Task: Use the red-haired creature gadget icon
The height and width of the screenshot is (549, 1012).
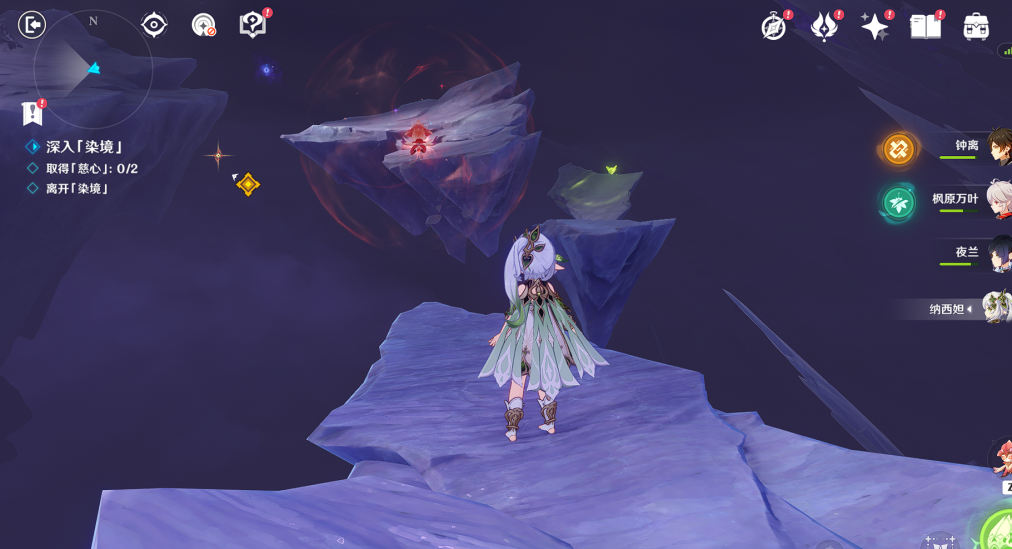Action: click(1001, 459)
